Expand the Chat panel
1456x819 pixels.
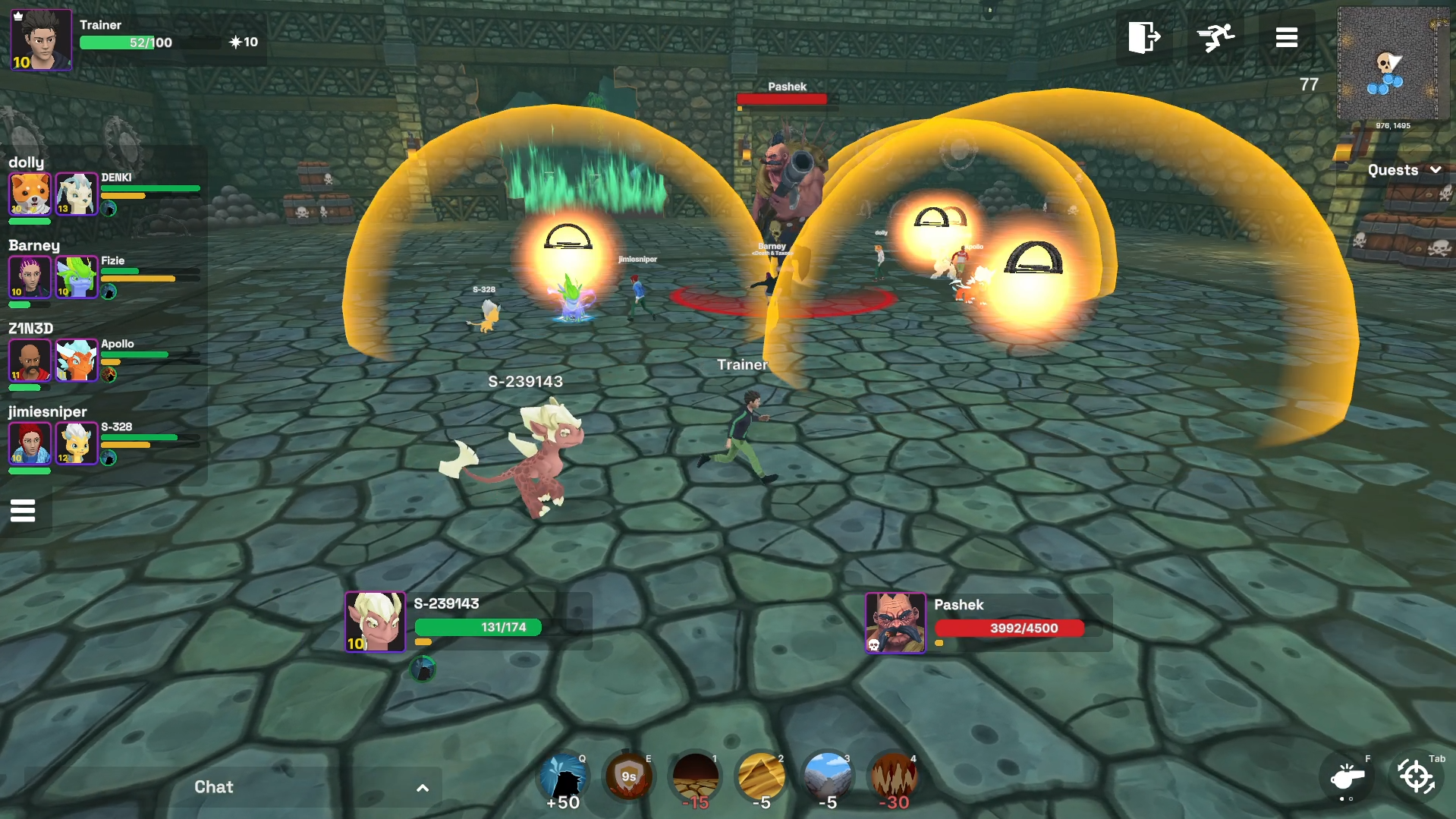pyautogui.click(x=422, y=788)
